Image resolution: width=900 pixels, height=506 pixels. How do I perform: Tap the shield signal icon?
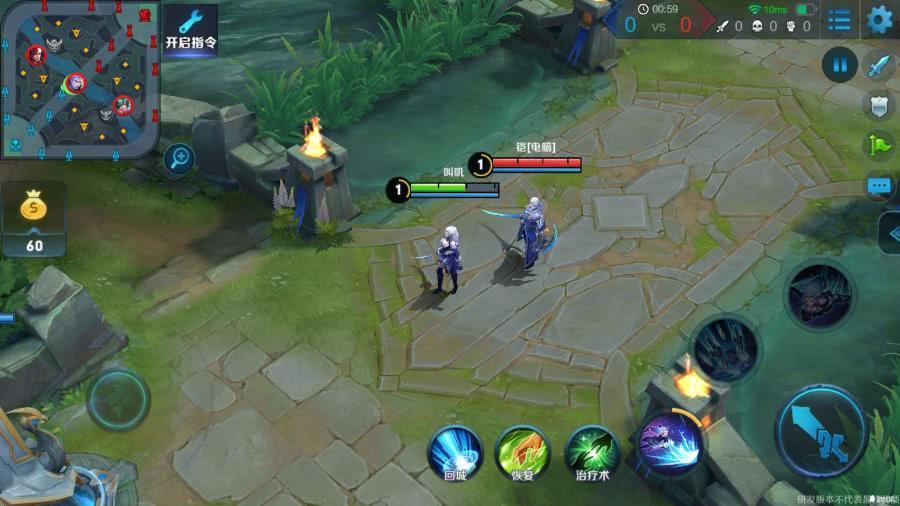[x=878, y=104]
